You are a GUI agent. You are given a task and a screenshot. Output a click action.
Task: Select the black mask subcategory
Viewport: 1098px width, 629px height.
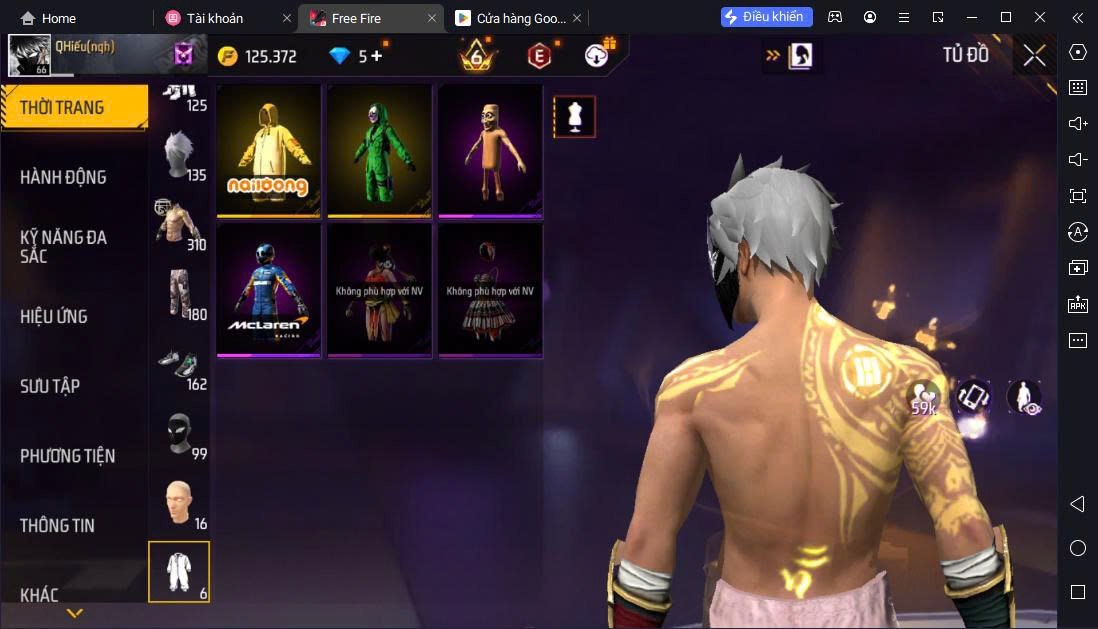tap(179, 435)
